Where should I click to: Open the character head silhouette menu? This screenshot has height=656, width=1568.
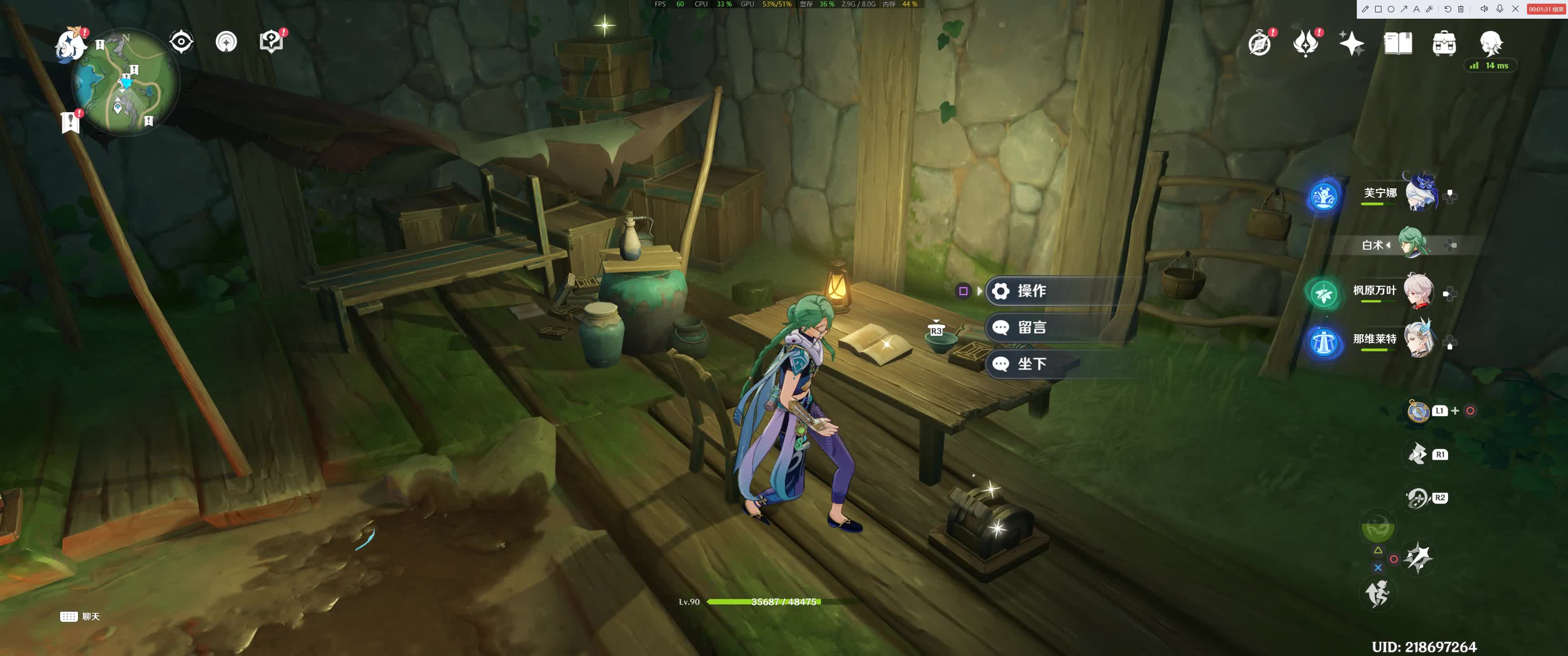pyautogui.click(x=1491, y=42)
